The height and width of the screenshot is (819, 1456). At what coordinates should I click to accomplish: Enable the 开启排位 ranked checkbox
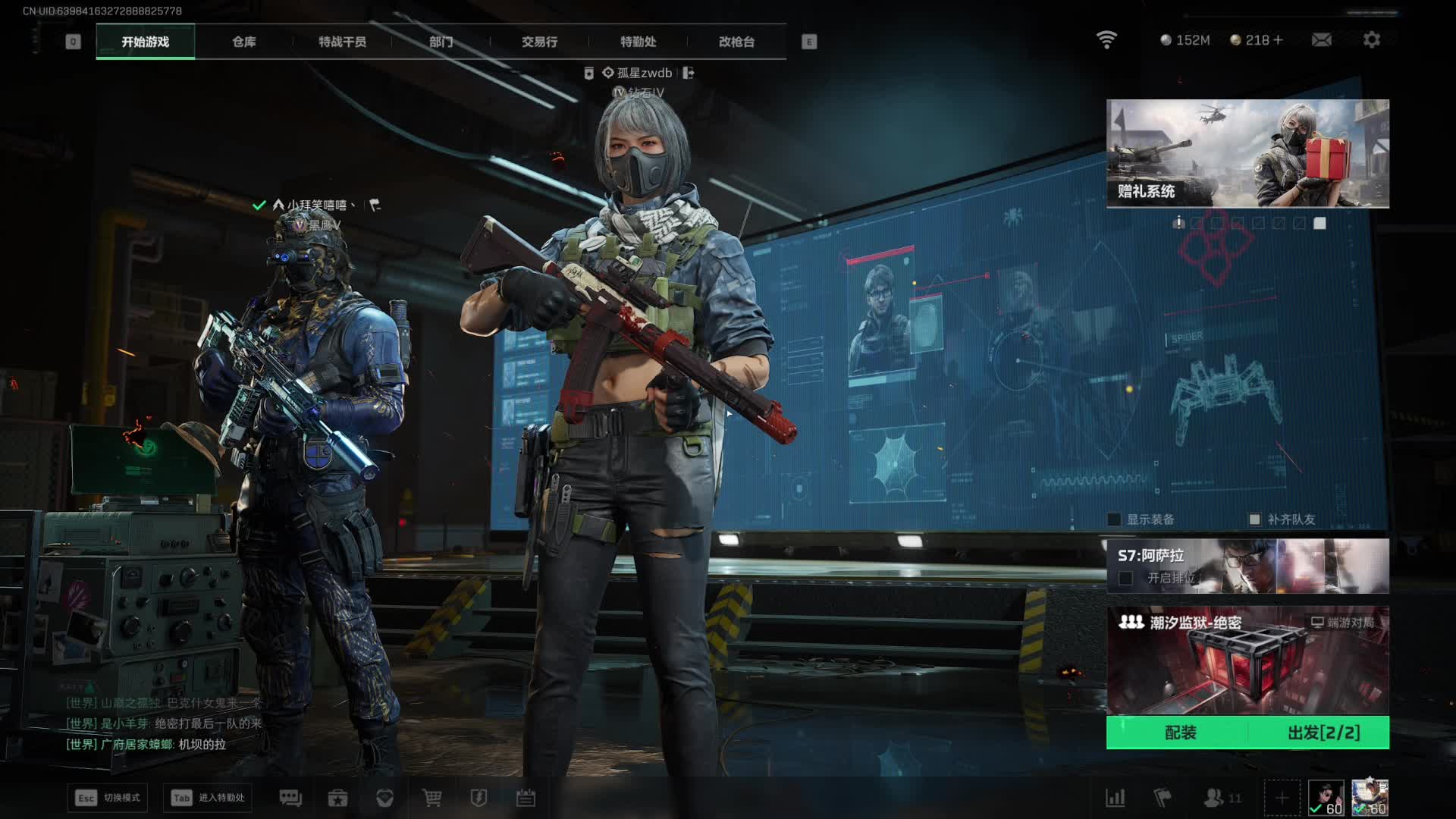click(x=1126, y=579)
